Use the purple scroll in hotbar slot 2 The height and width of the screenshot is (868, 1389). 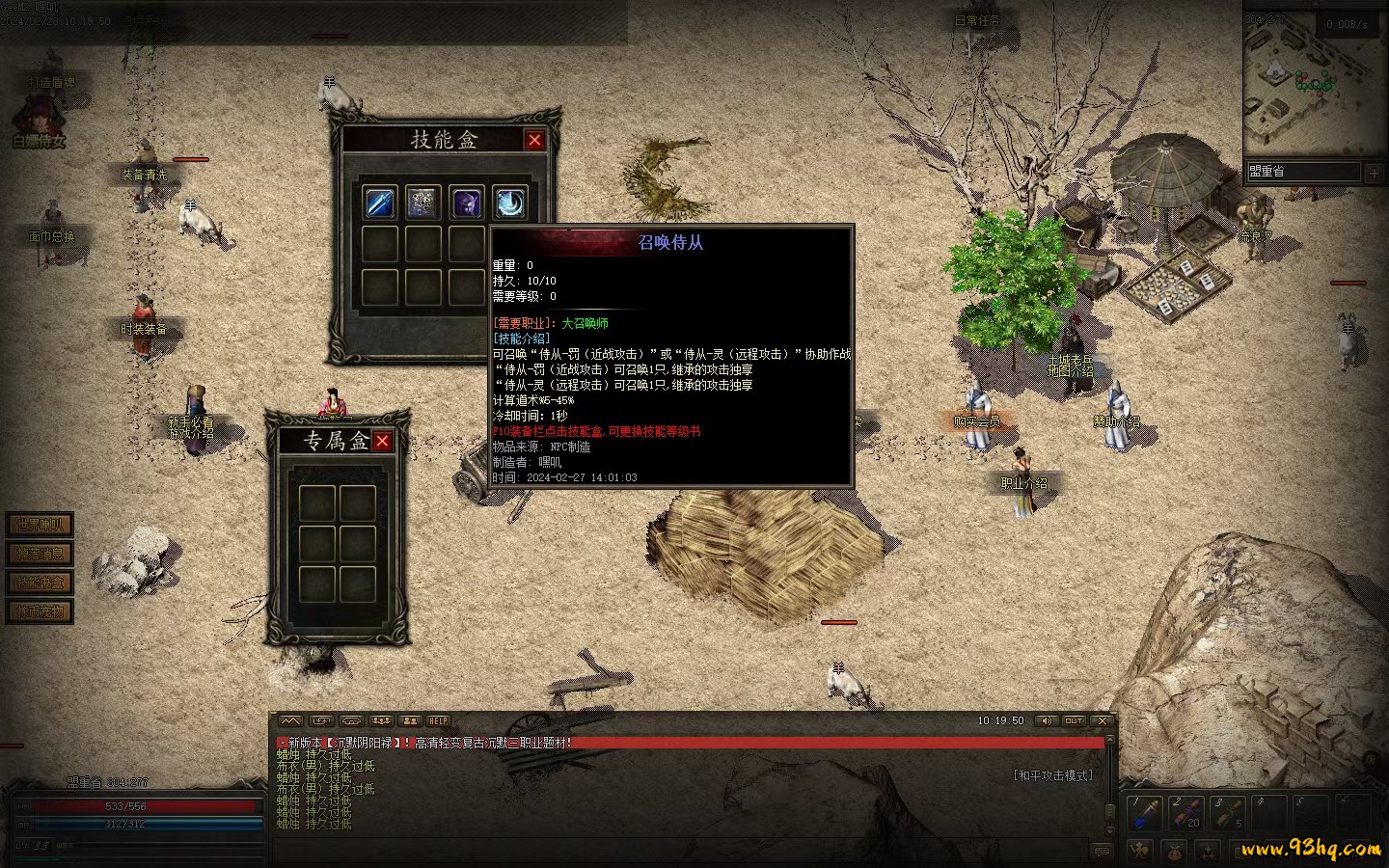pyautogui.click(x=1186, y=812)
